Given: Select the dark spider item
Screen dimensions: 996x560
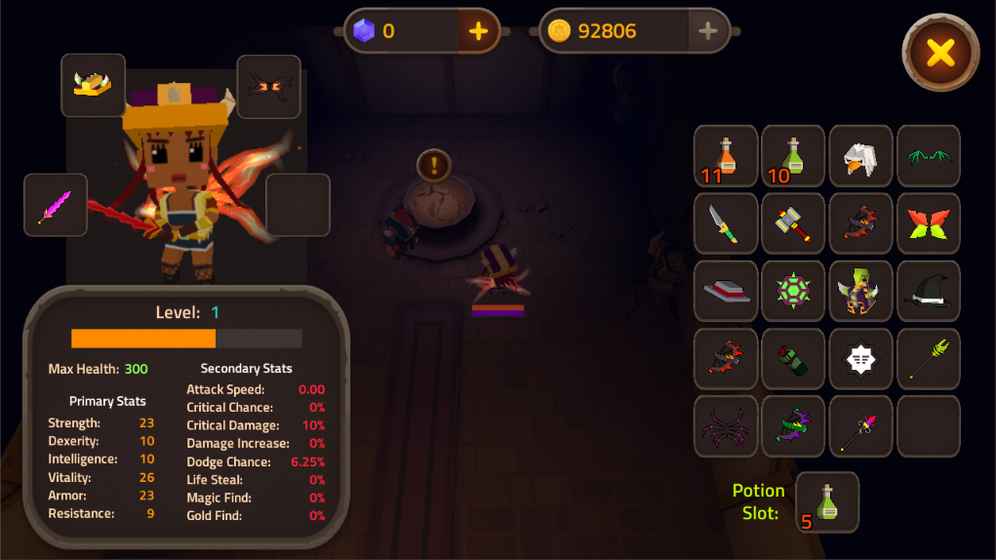Looking at the screenshot, I should (726, 427).
